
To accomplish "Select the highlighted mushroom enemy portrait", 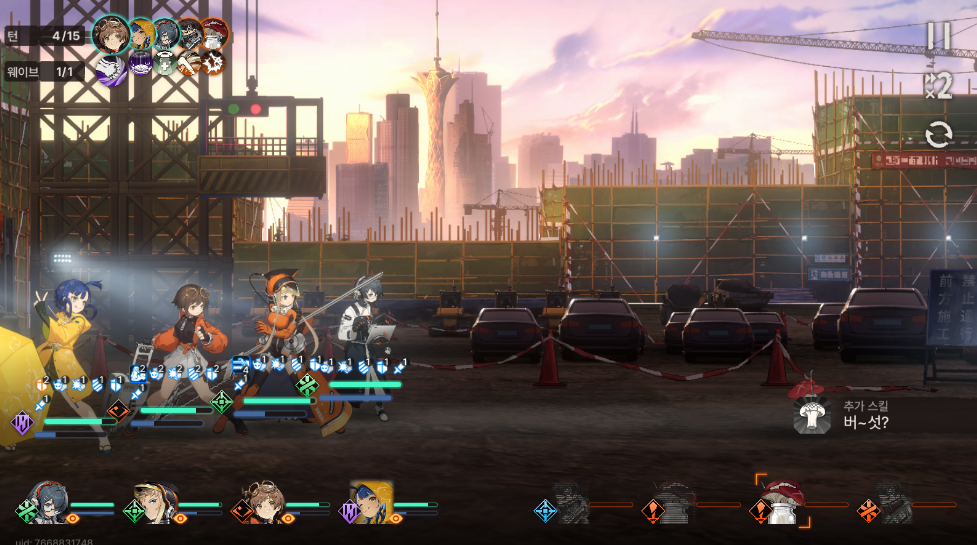I will [x=780, y=502].
